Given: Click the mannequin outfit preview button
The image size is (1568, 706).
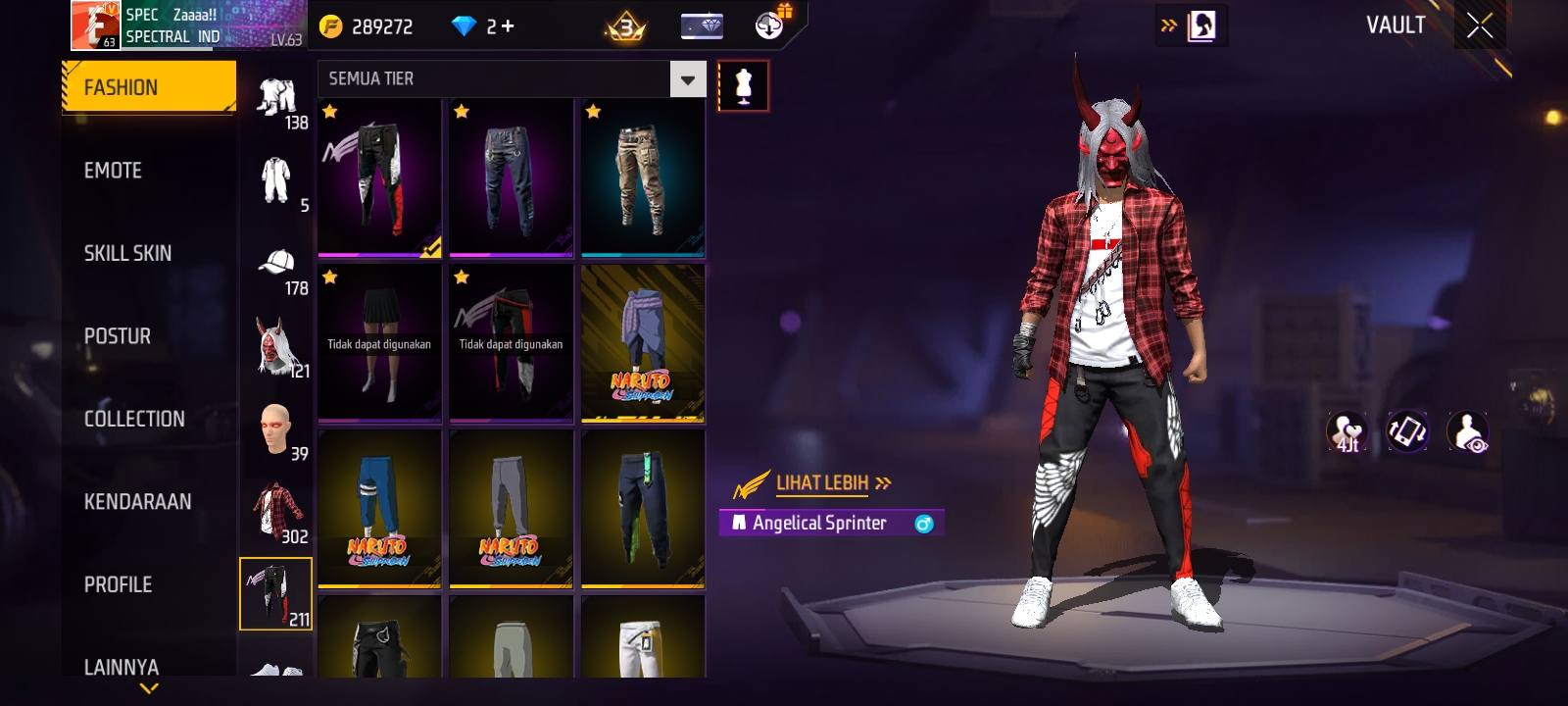Looking at the screenshot, I should pos(743,86).
